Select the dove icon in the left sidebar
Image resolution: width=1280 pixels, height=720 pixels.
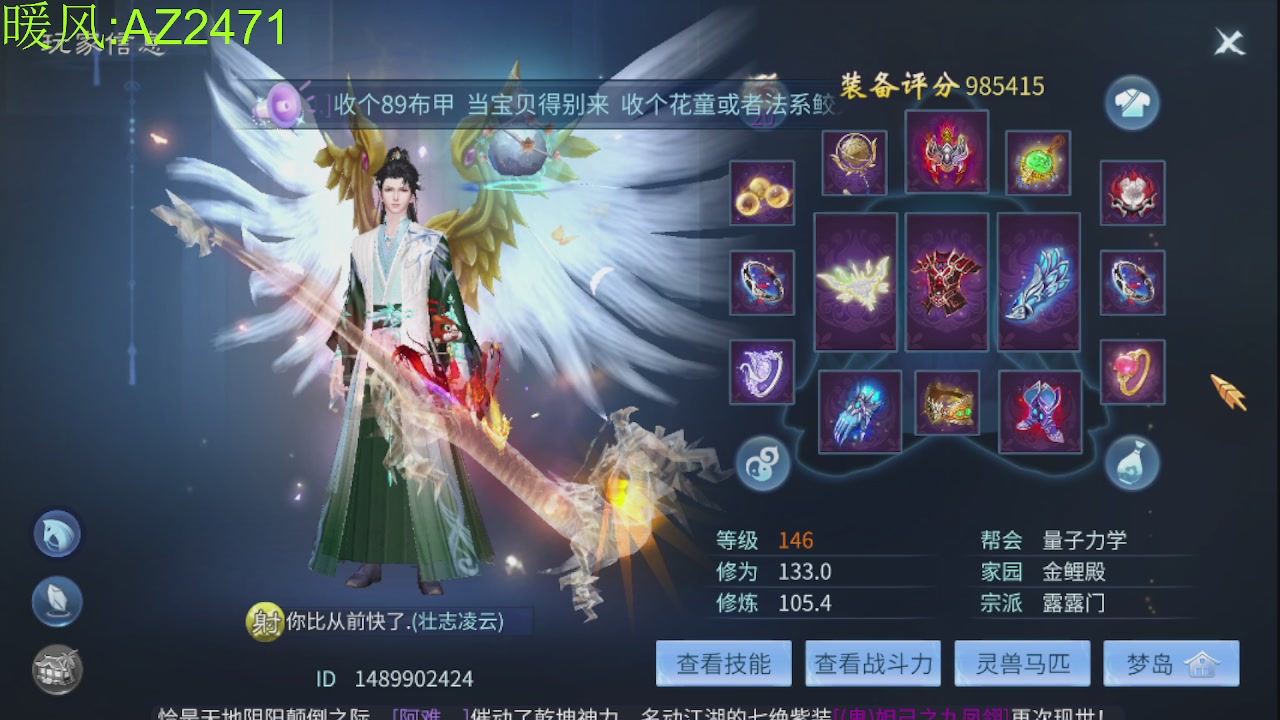[57, 533]
